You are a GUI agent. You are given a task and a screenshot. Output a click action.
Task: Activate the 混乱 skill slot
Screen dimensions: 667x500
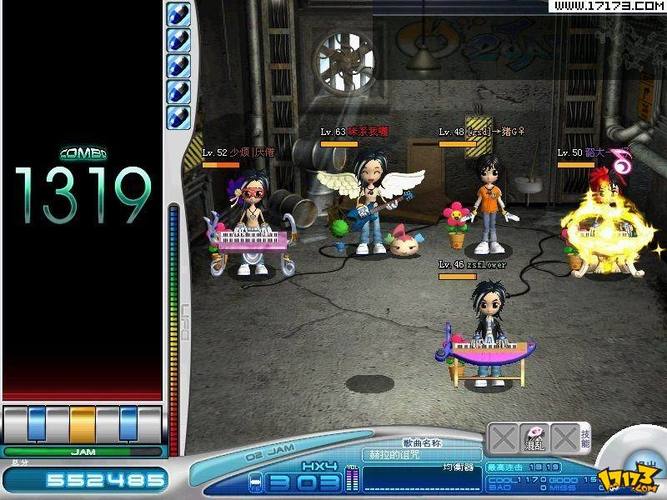tap(535, 437)
